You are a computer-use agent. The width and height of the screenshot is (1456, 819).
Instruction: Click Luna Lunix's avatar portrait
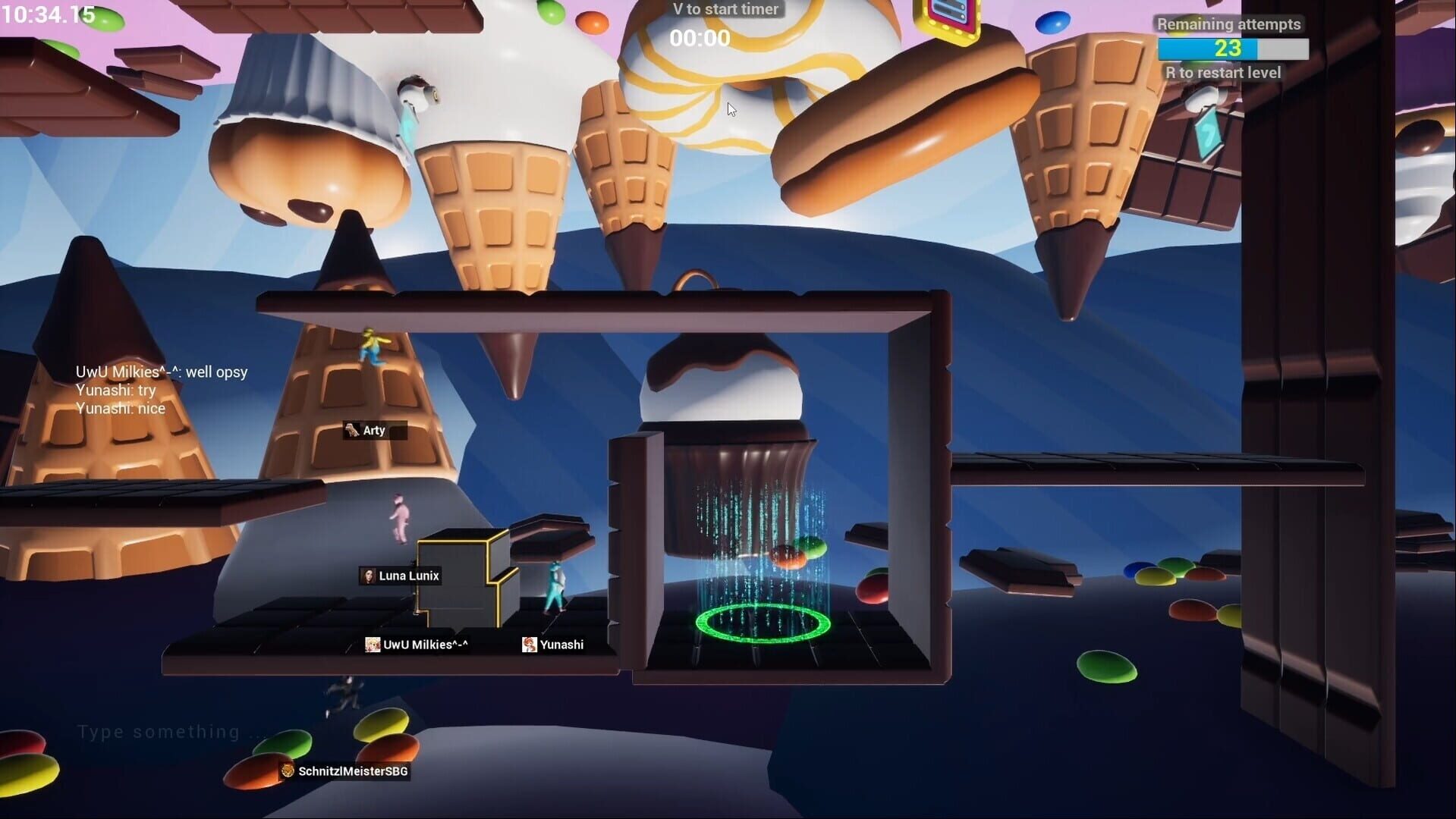tap(370, 576)
